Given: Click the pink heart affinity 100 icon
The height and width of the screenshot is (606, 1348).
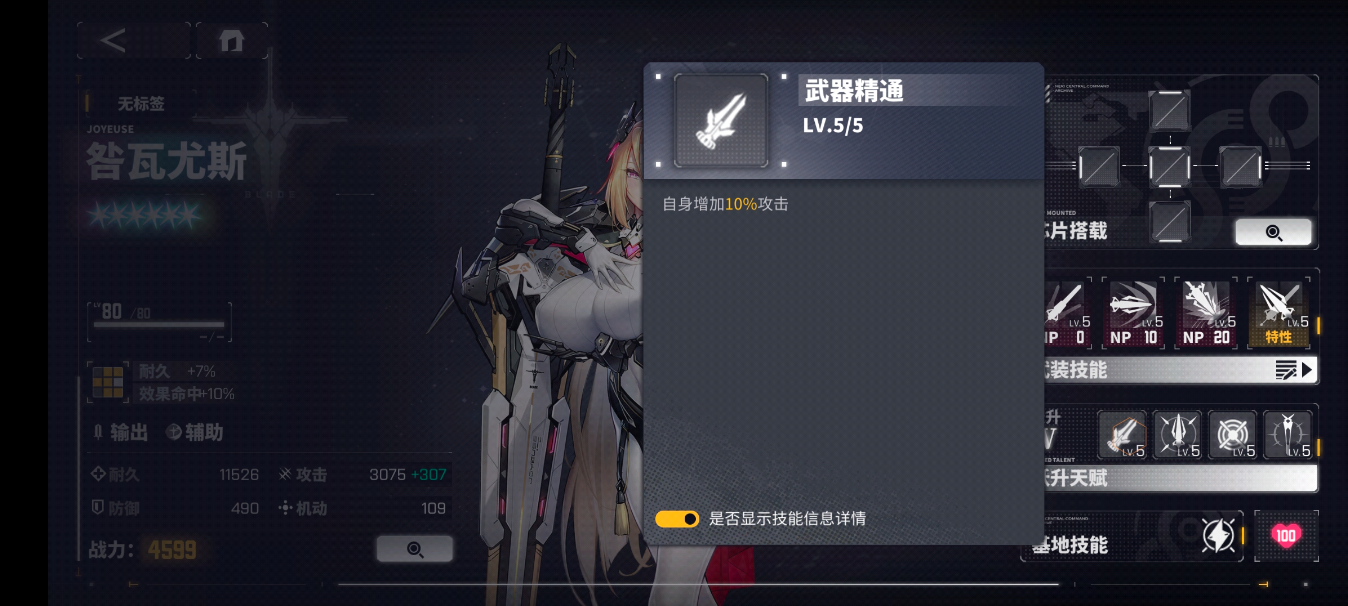Looking at the screenshot, I should (x=1286, y=536).
